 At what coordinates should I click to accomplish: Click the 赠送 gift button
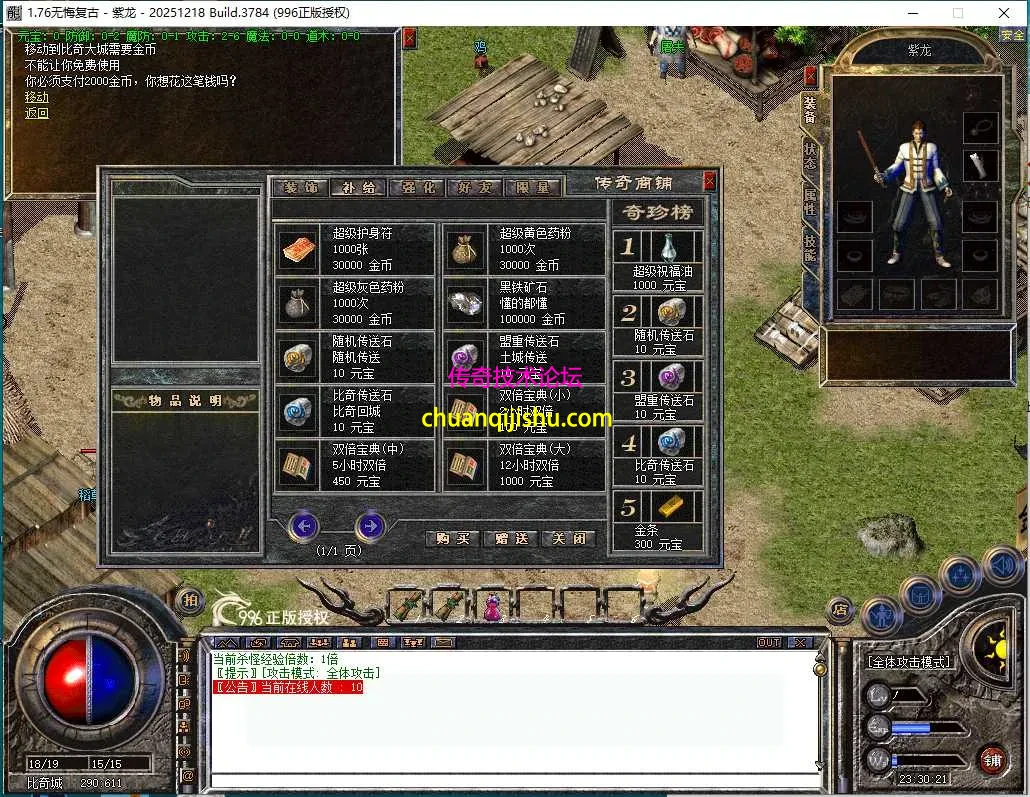510,538
